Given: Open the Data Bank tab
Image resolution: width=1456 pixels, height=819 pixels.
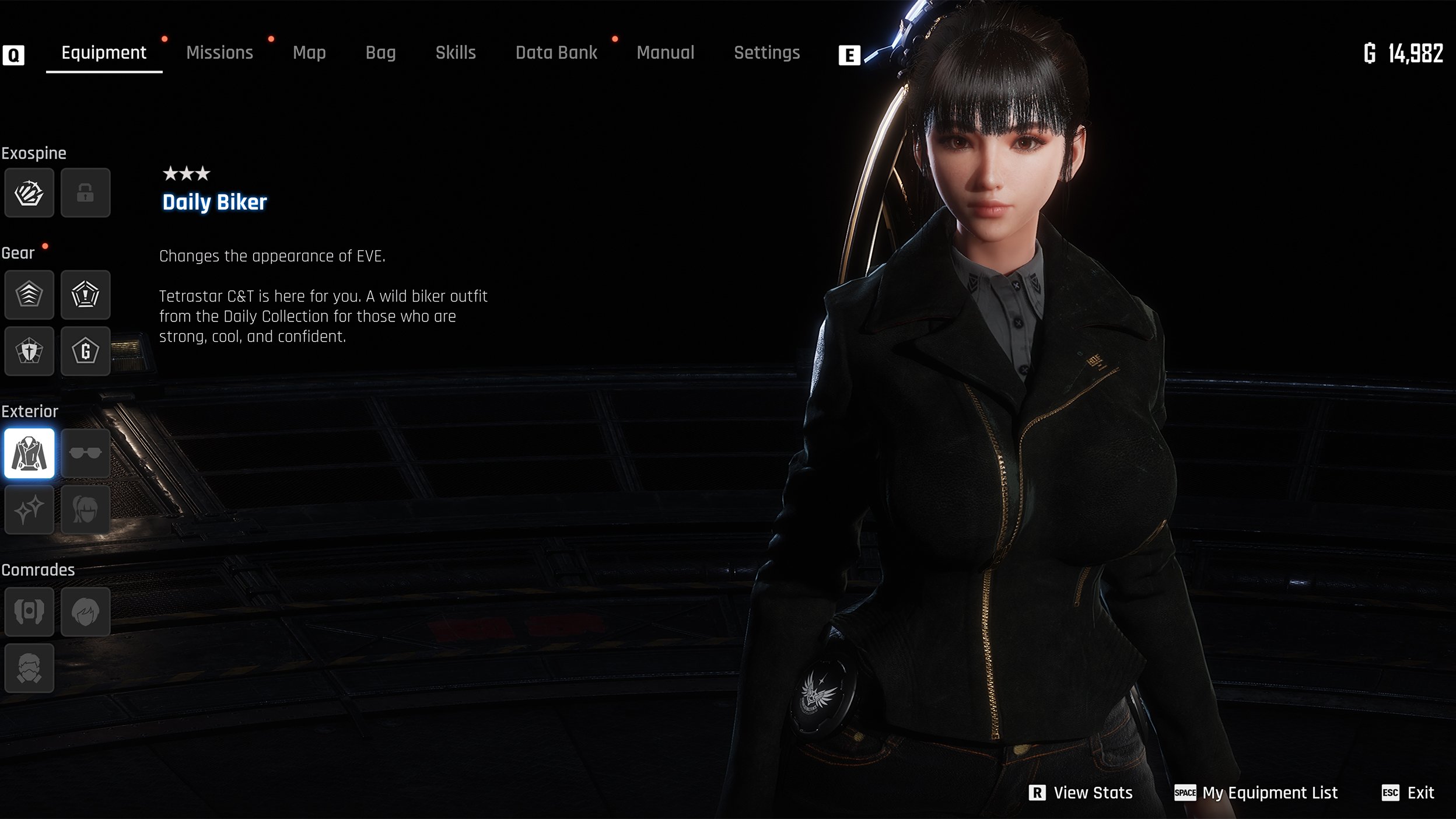Looking at the screenshot, I should click(556, 52).
